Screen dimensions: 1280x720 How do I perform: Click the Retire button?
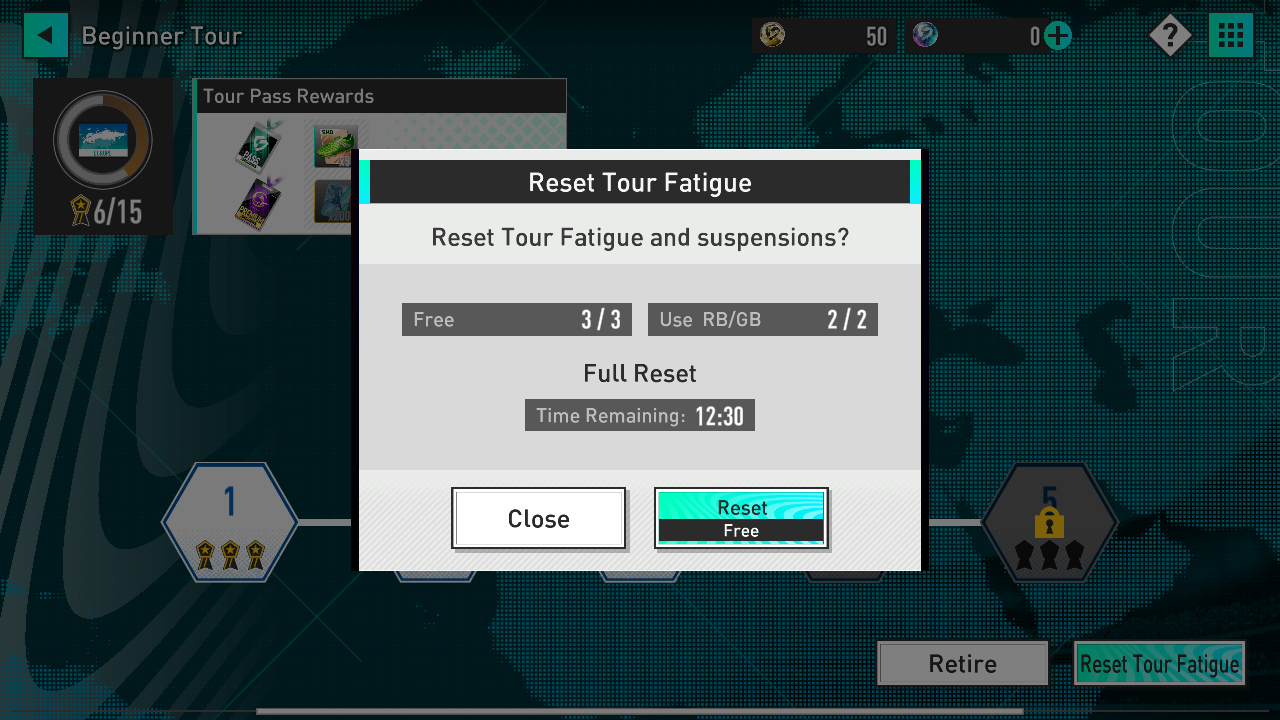coord(962,663)
